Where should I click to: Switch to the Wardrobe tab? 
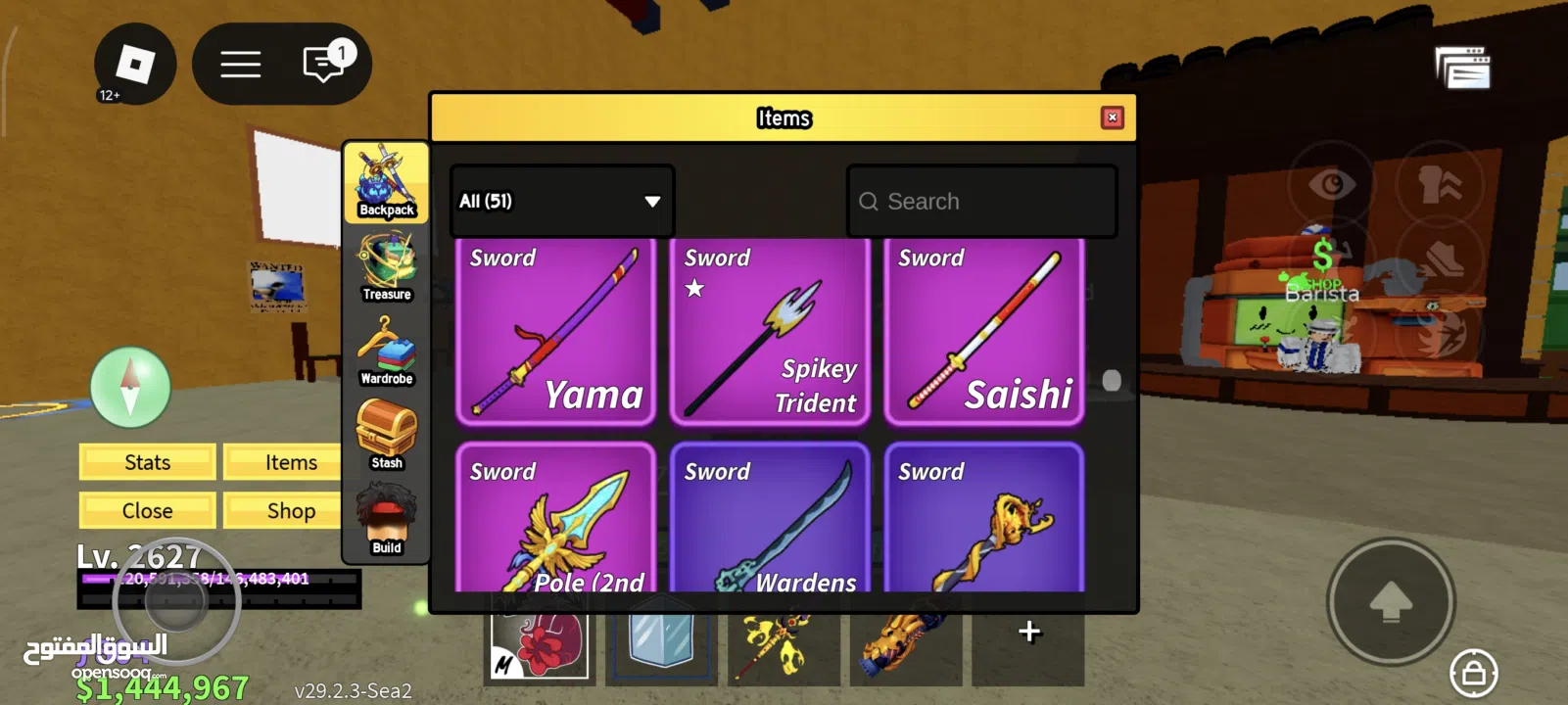387,352
